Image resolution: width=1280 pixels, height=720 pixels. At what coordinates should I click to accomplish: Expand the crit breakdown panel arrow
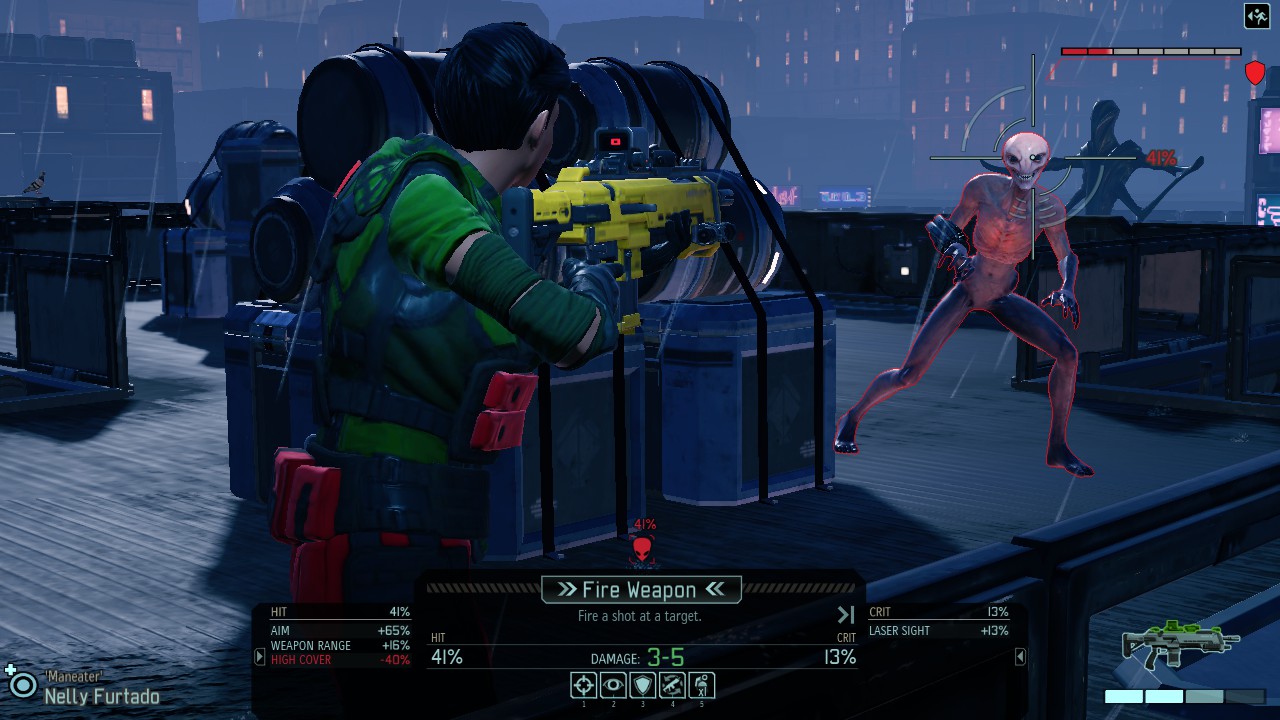[1020, 657]
